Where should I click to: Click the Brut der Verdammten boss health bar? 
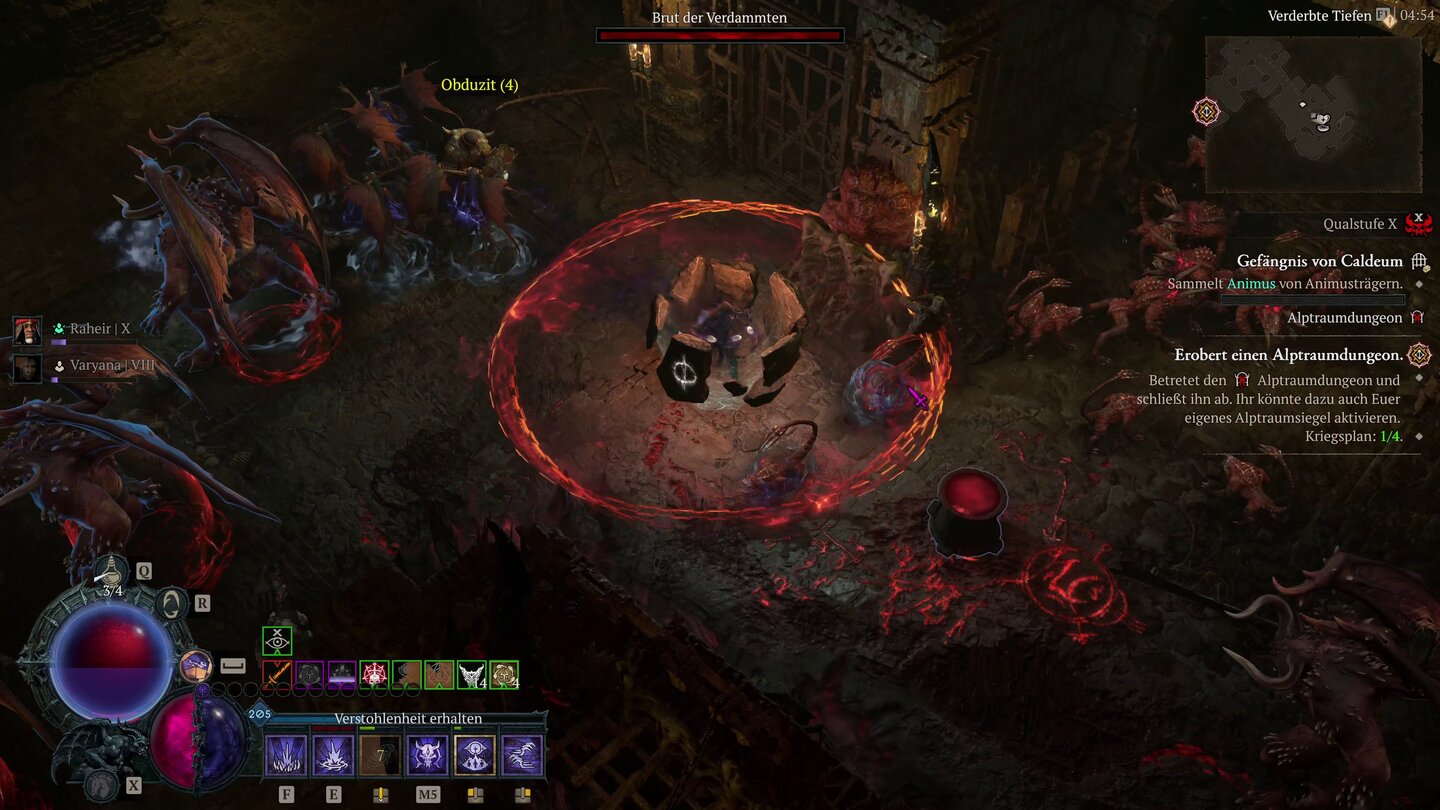coord(720,35)
